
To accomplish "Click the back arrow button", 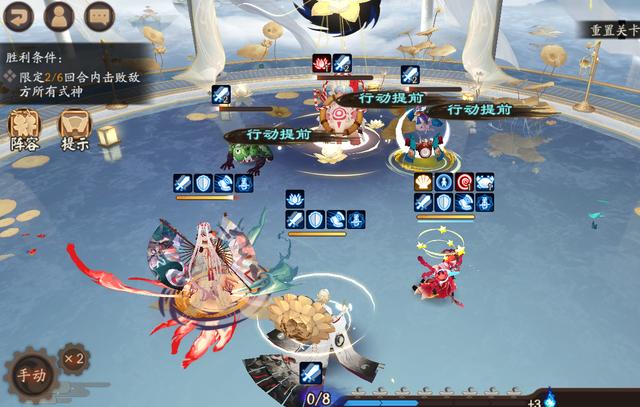I will 20,16.
